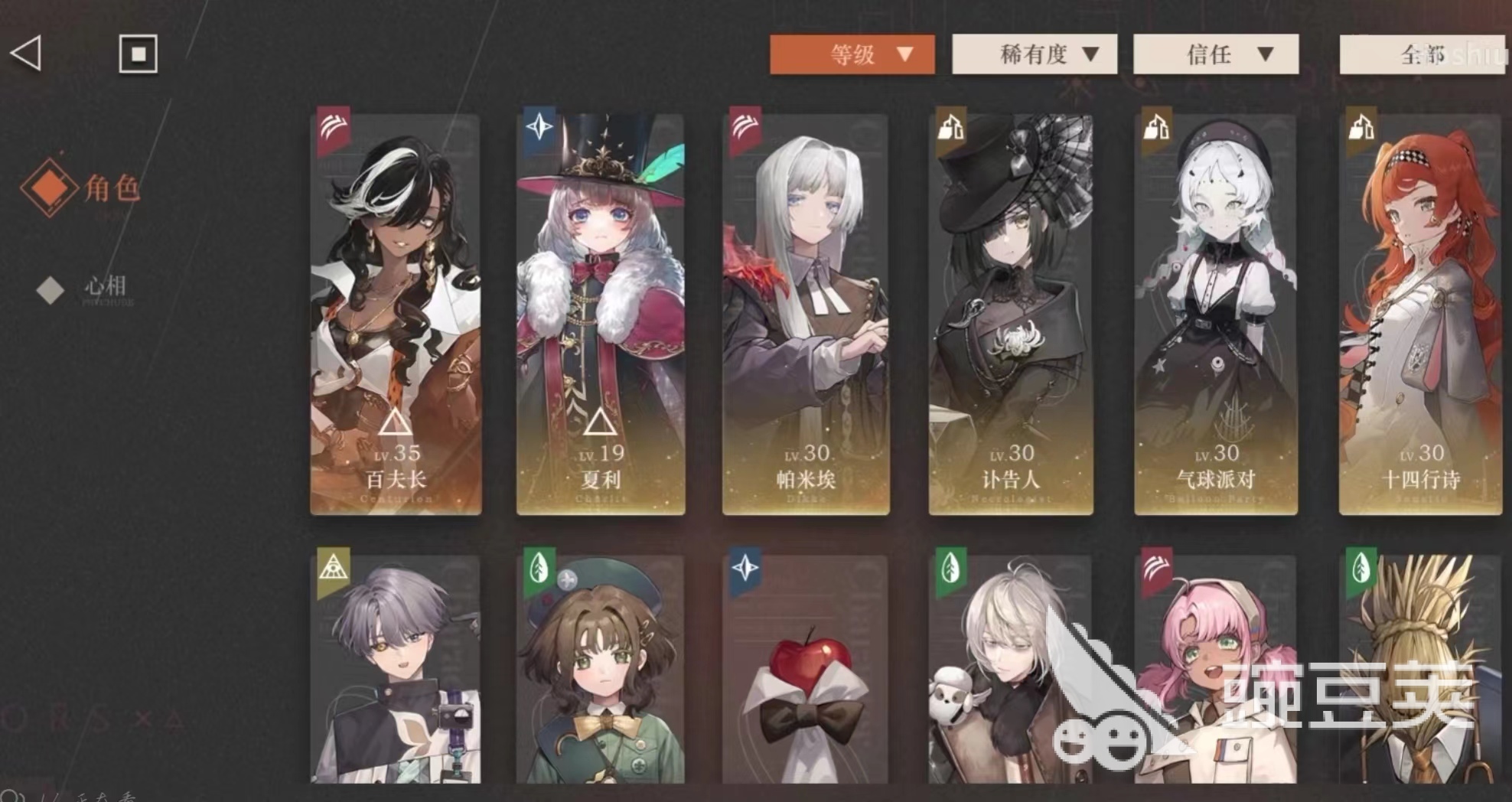View the 十四行诗 character card
This screenshot has height=802, width=1512.
[1421, 314]
